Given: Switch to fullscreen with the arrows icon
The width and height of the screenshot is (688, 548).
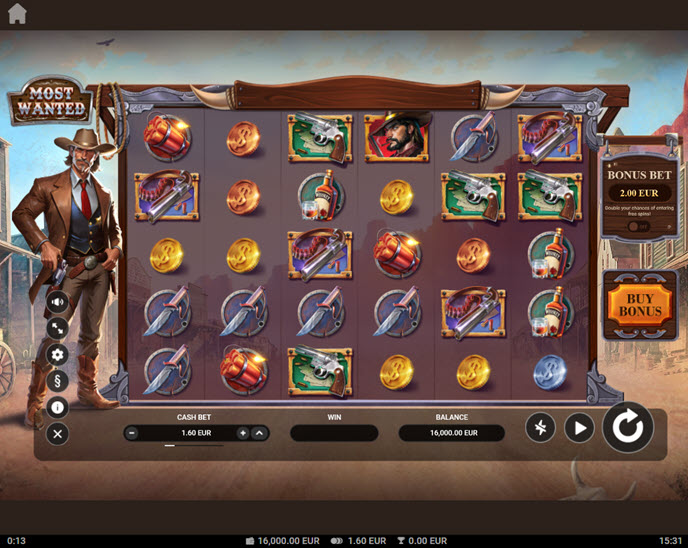Looking at the screenshot, I should pyautogui.click(x=57, y=327).
